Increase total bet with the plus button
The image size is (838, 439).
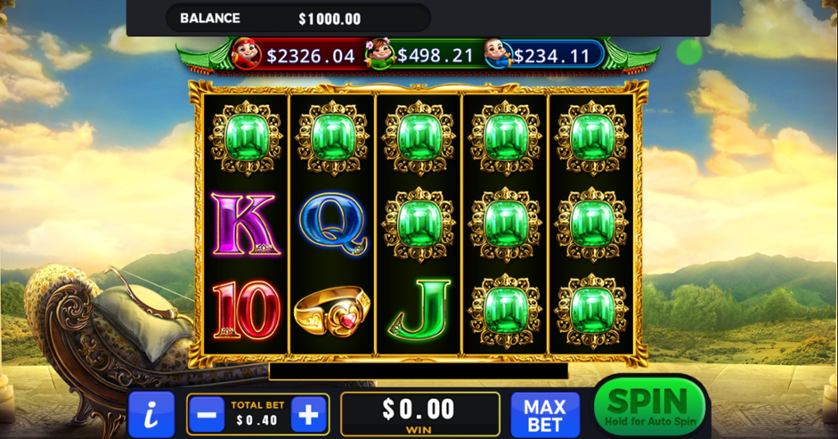pos(310,413)
